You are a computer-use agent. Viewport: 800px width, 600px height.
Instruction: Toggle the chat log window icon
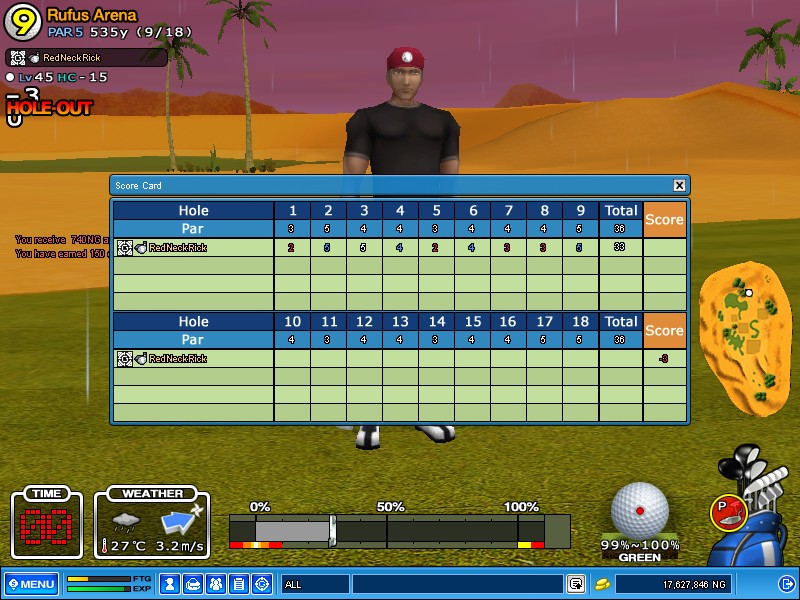point(576,583)
